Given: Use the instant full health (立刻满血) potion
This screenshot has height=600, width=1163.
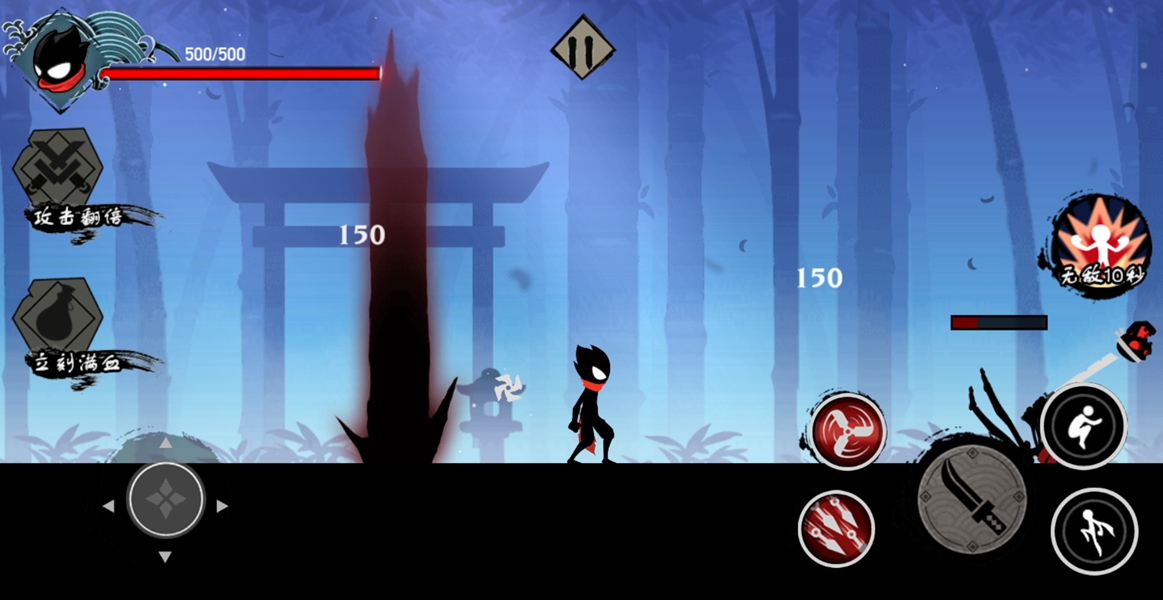Looking at the screenshot, I should pyautogui.click(x=58, y=318).
